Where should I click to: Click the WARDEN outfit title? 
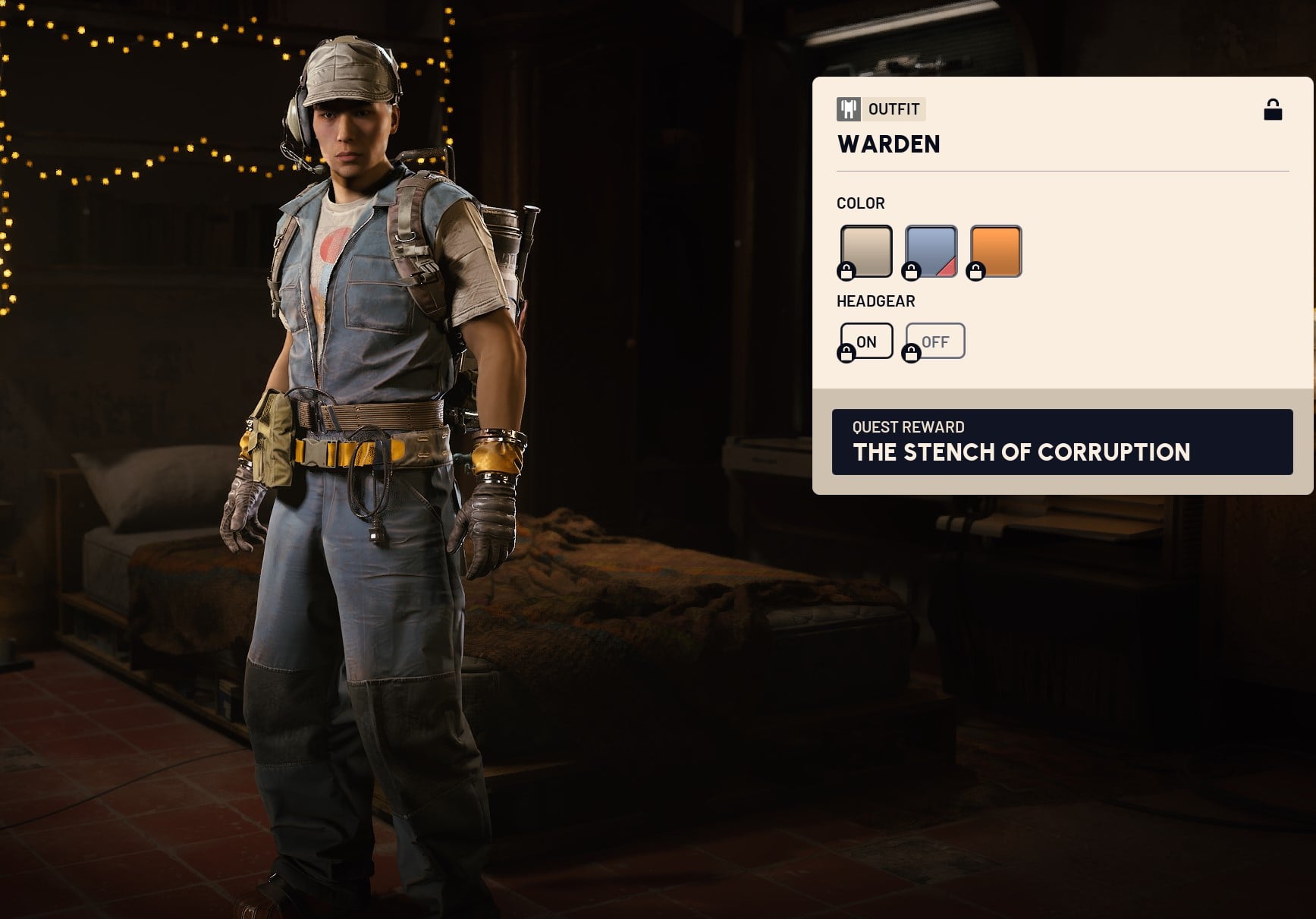pos(887,144)
